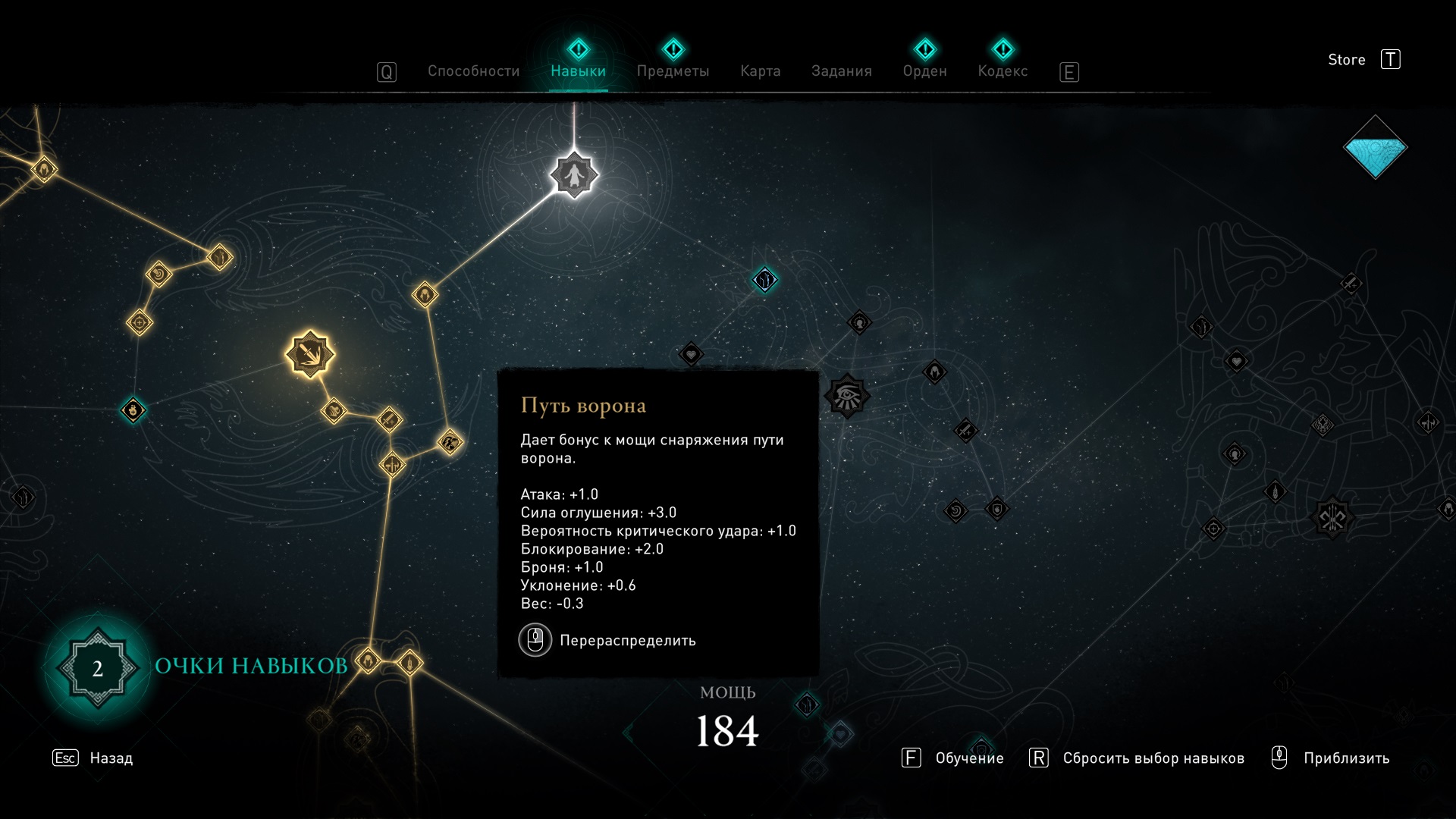Select the eye-shaped skill node
The width and height of the screenshot is (1456, 819).
tap(846, 396)
